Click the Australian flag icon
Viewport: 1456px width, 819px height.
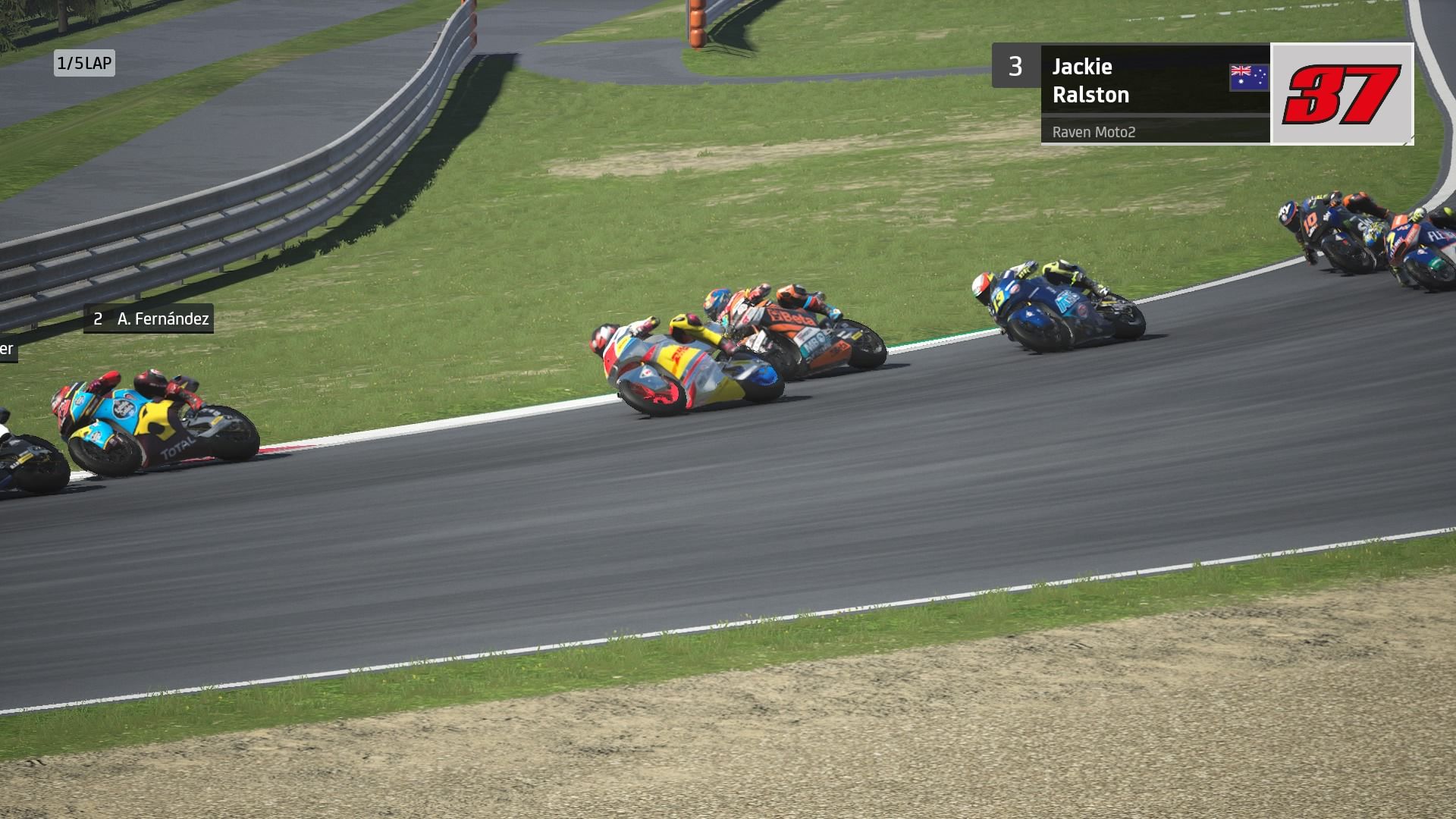(x=1248, y=78)
